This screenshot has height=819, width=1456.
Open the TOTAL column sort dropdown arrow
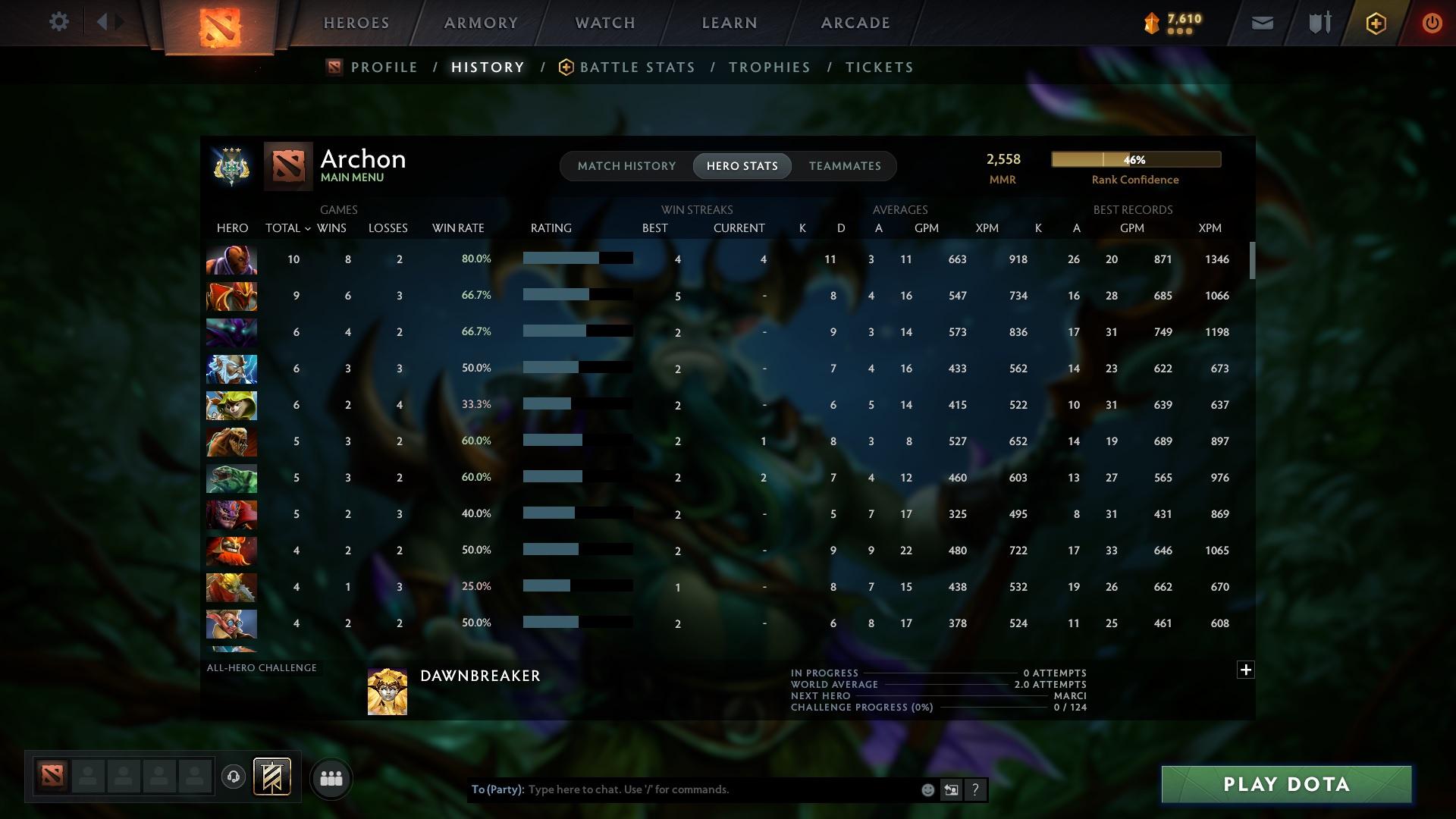coord(307,227)
